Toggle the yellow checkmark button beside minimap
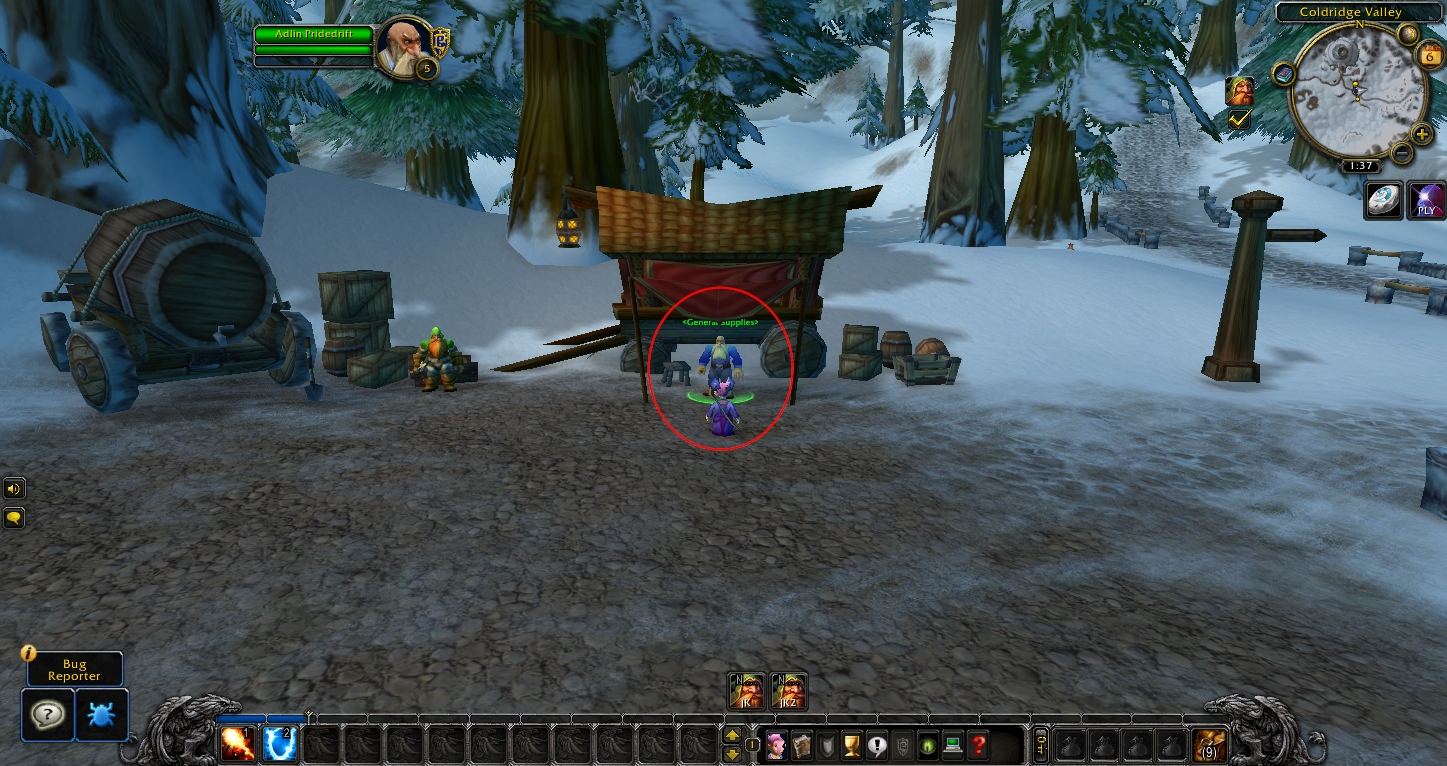This screenshot has height=766, width=1447. tap(1239, 119)
